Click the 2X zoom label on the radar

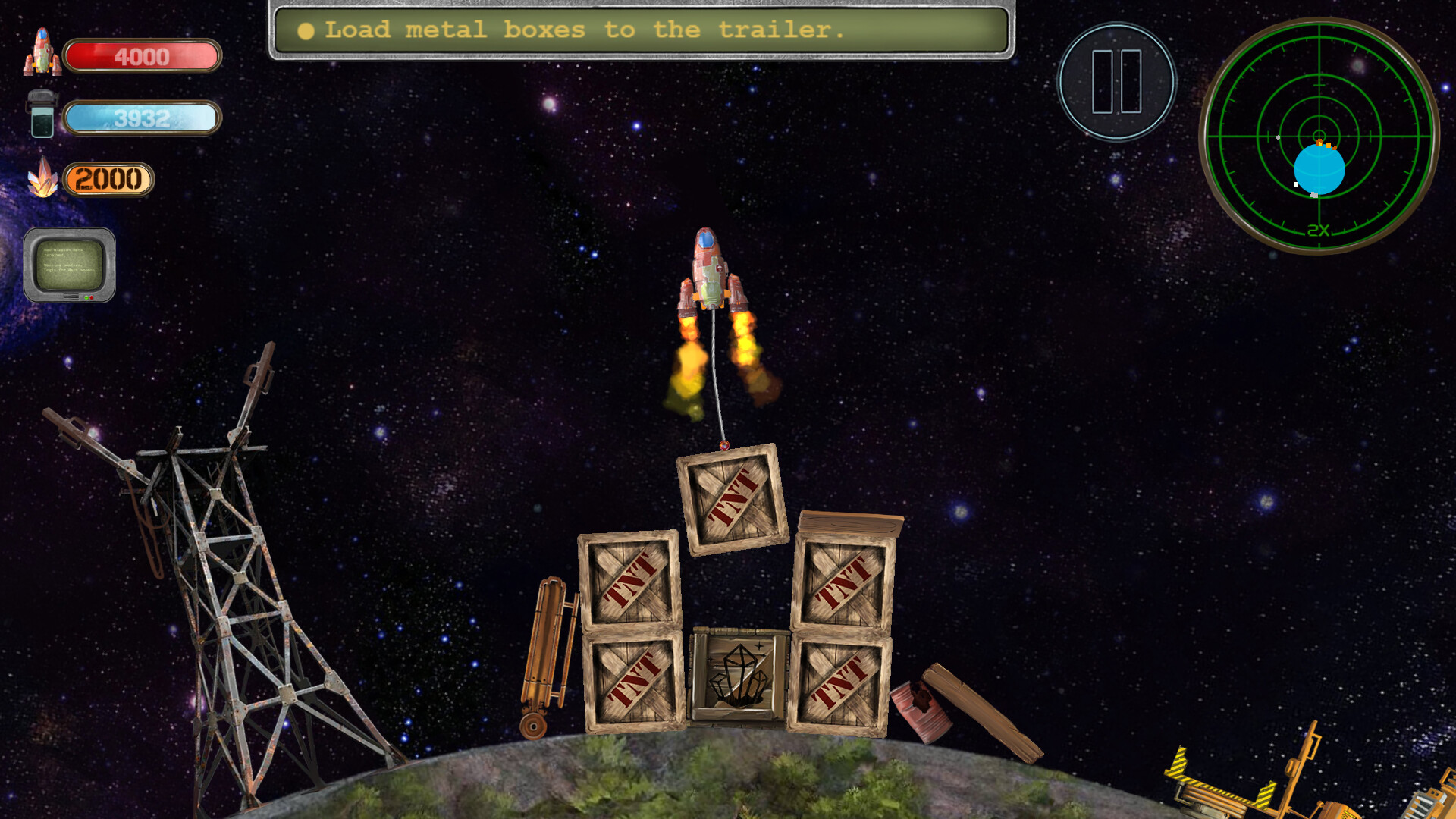(1318, 230)
